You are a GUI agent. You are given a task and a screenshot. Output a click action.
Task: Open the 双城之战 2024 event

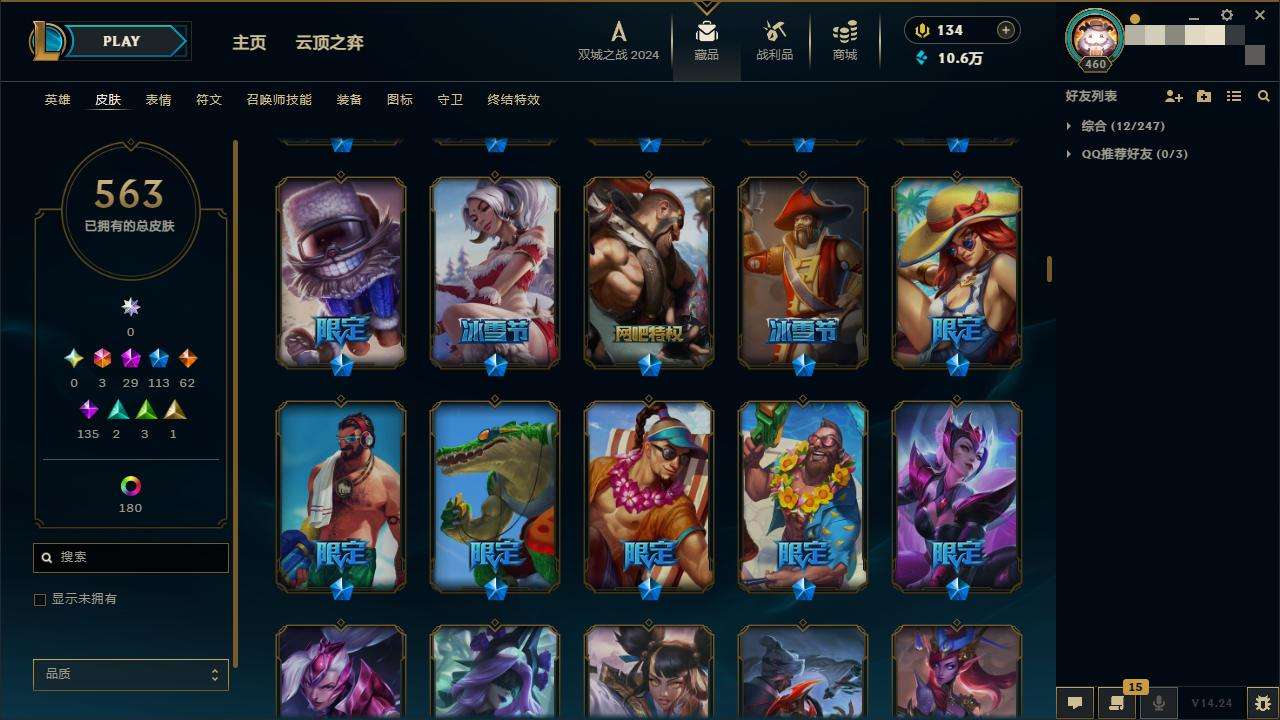(x=618, y=41)
